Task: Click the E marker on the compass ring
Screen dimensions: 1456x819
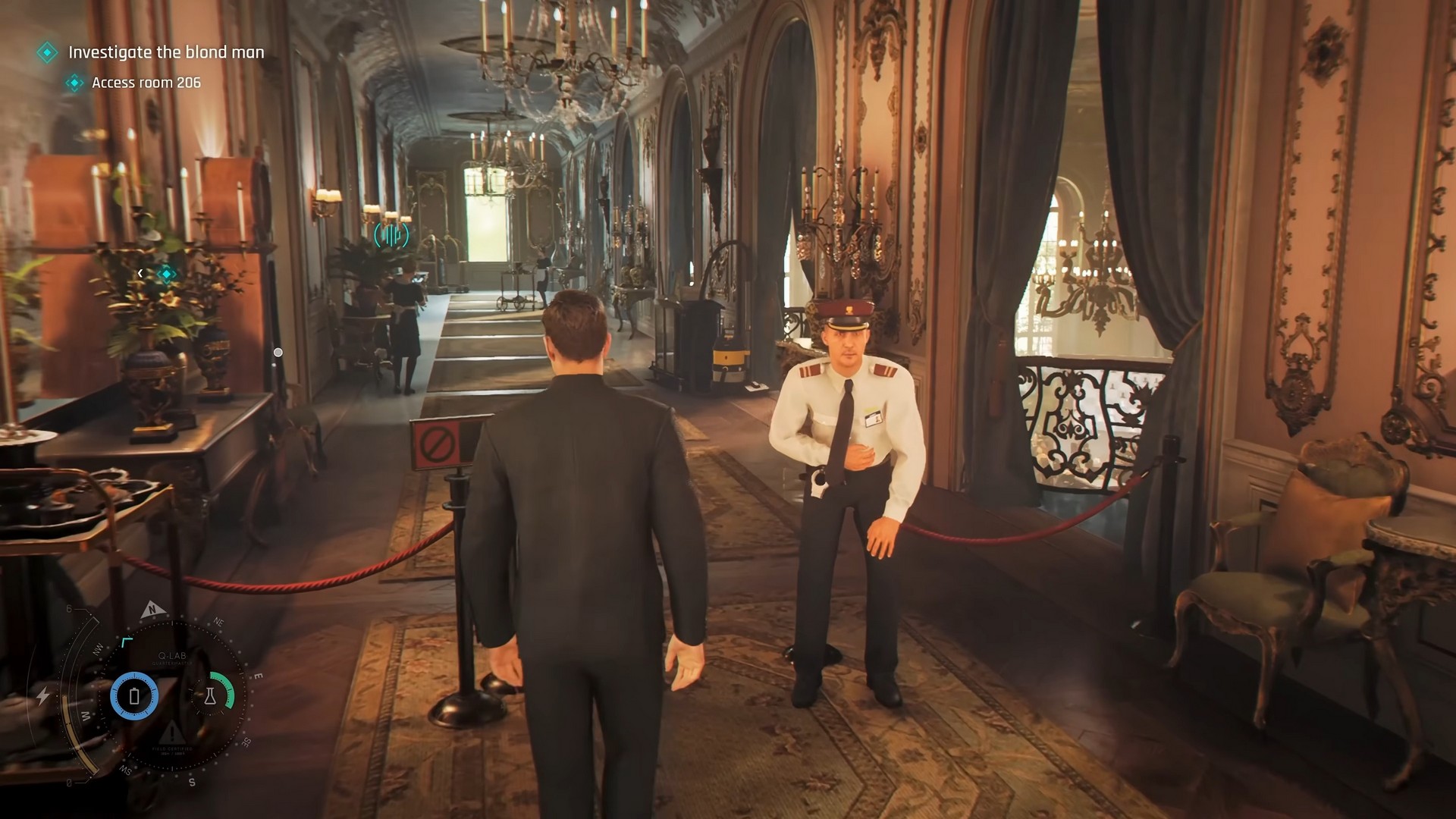Action: pyautogui.click(x=256, y=676)
